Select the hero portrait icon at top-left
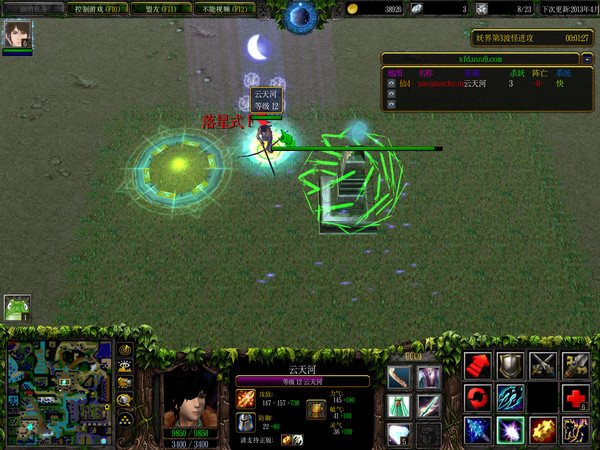 (18, 34)
